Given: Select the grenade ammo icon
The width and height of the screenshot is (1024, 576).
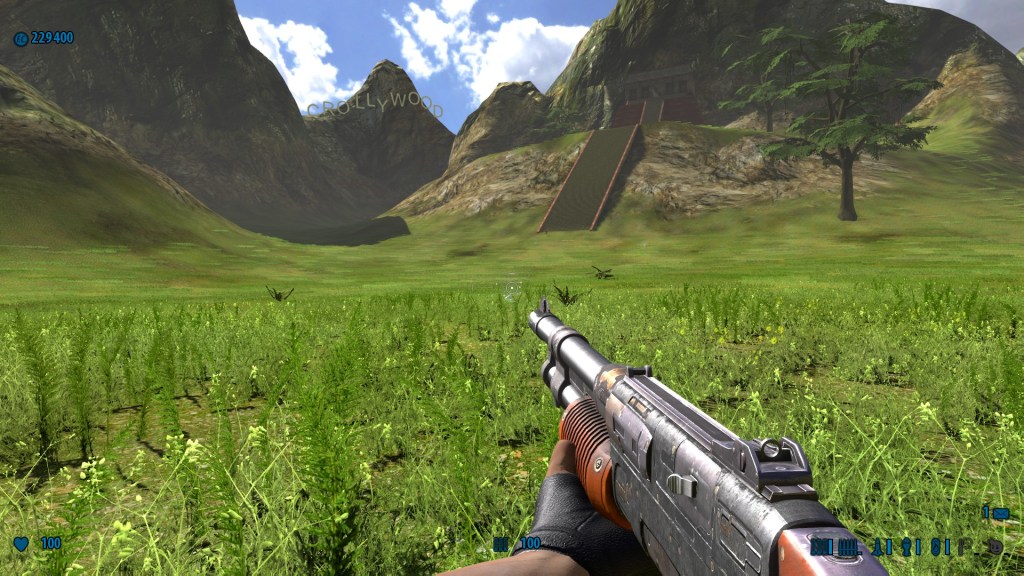Looking at the screenshot, I should tap(907, 547).
